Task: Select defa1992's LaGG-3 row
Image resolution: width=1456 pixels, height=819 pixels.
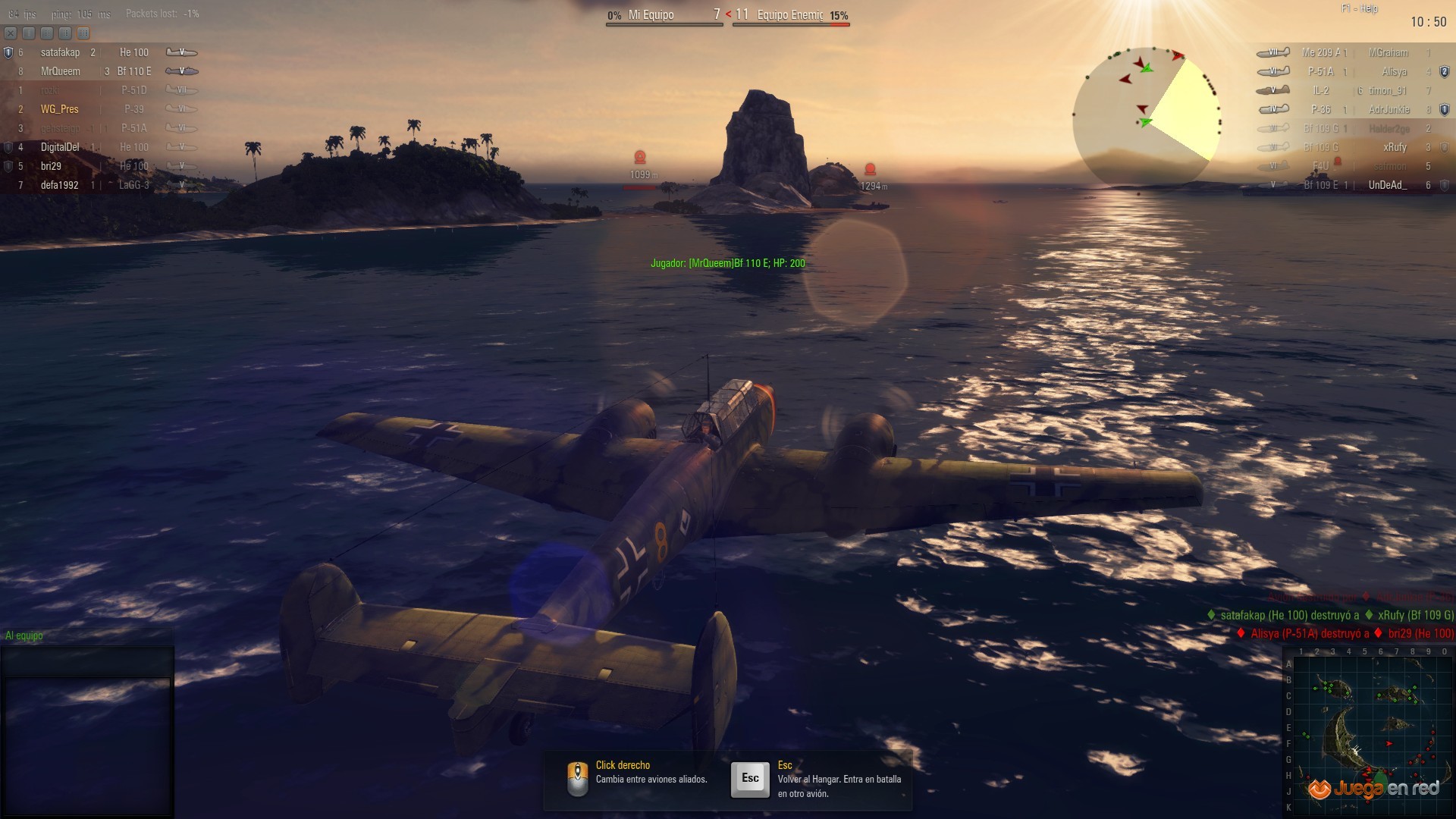Action: pyautogui.click(x=99, y=185)
